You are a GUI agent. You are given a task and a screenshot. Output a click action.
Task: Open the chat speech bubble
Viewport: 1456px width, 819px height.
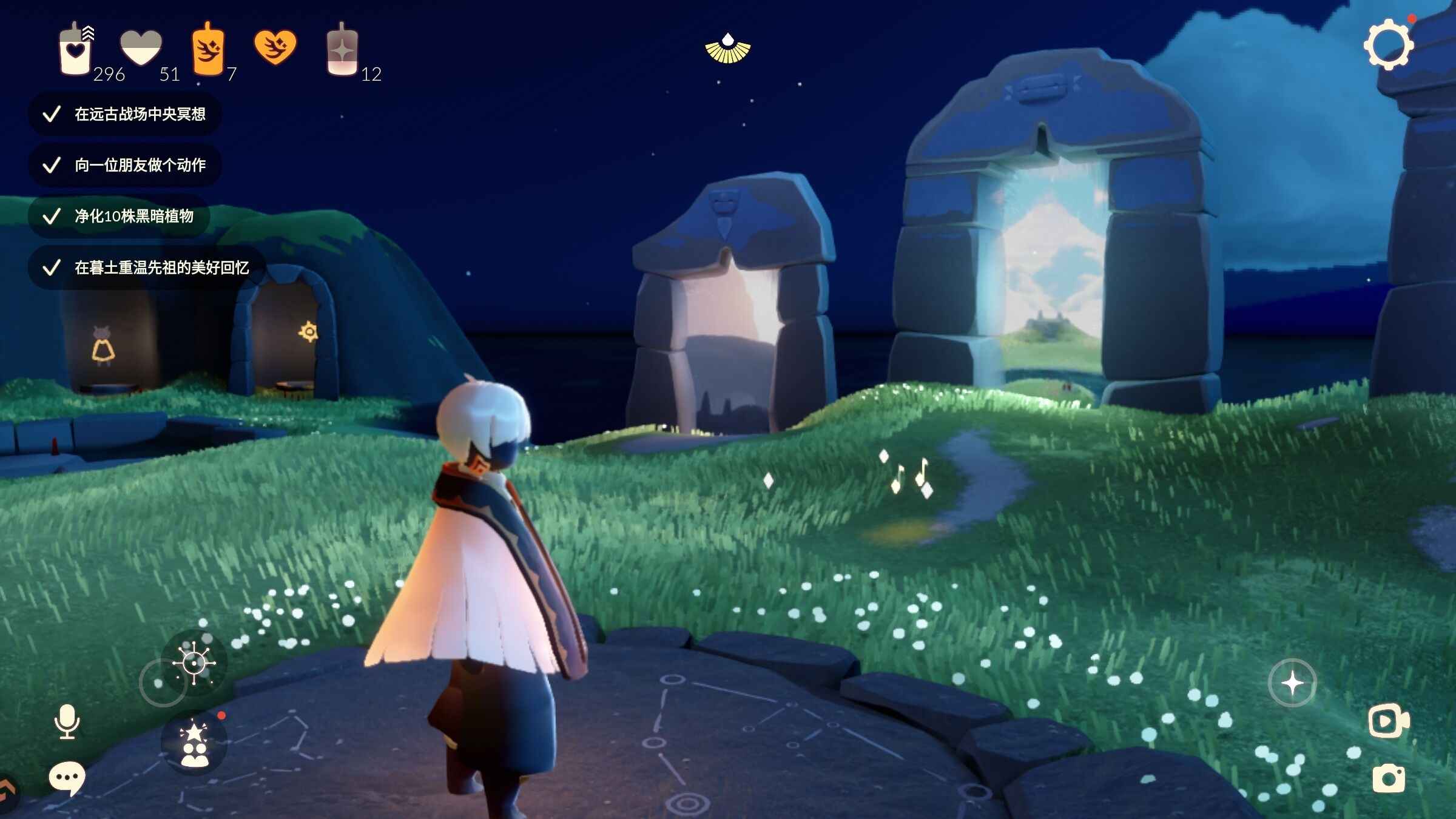pyautogui.click(x=67, y=777)
